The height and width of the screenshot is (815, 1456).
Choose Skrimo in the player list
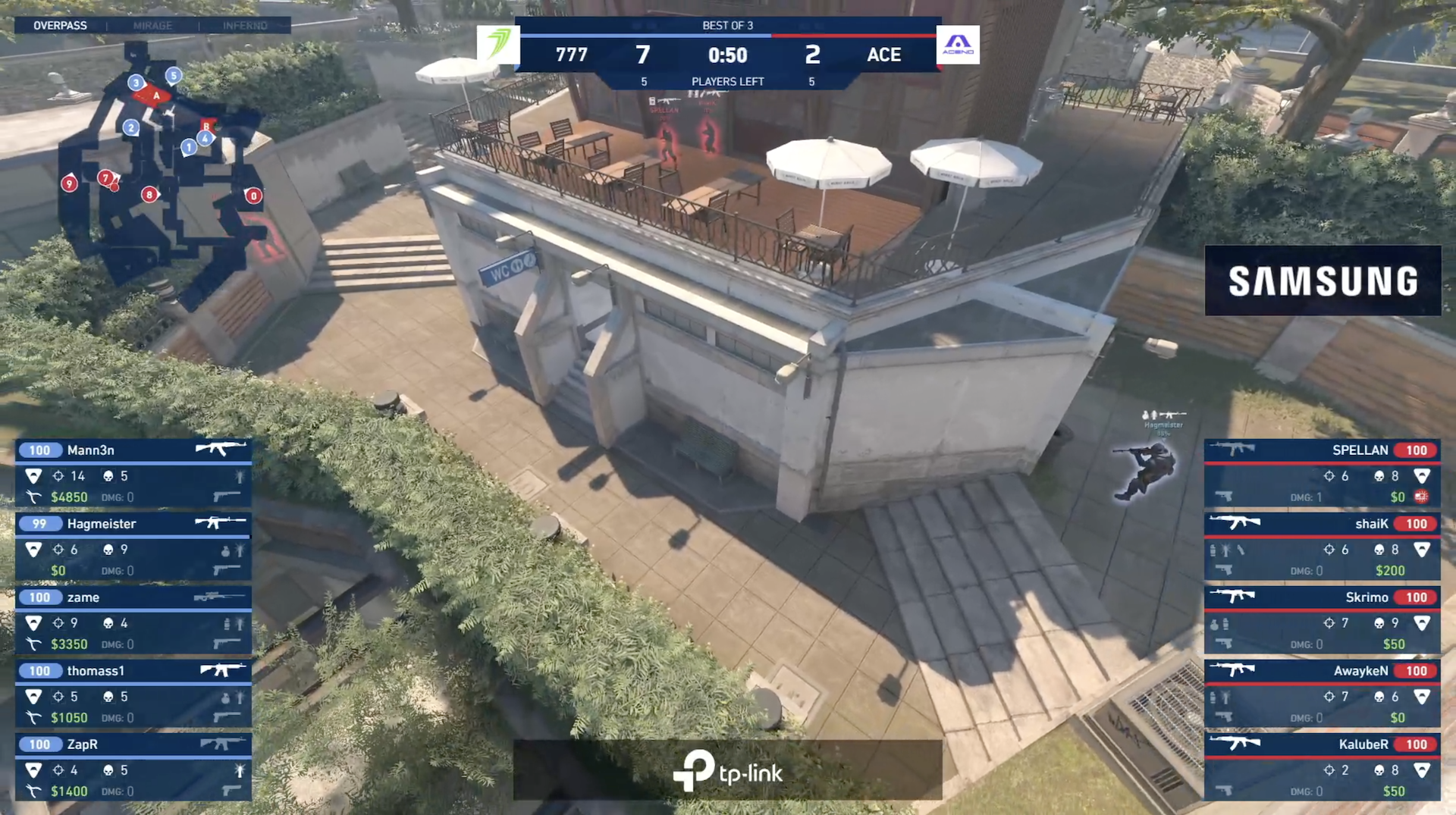coord(1322,619)
